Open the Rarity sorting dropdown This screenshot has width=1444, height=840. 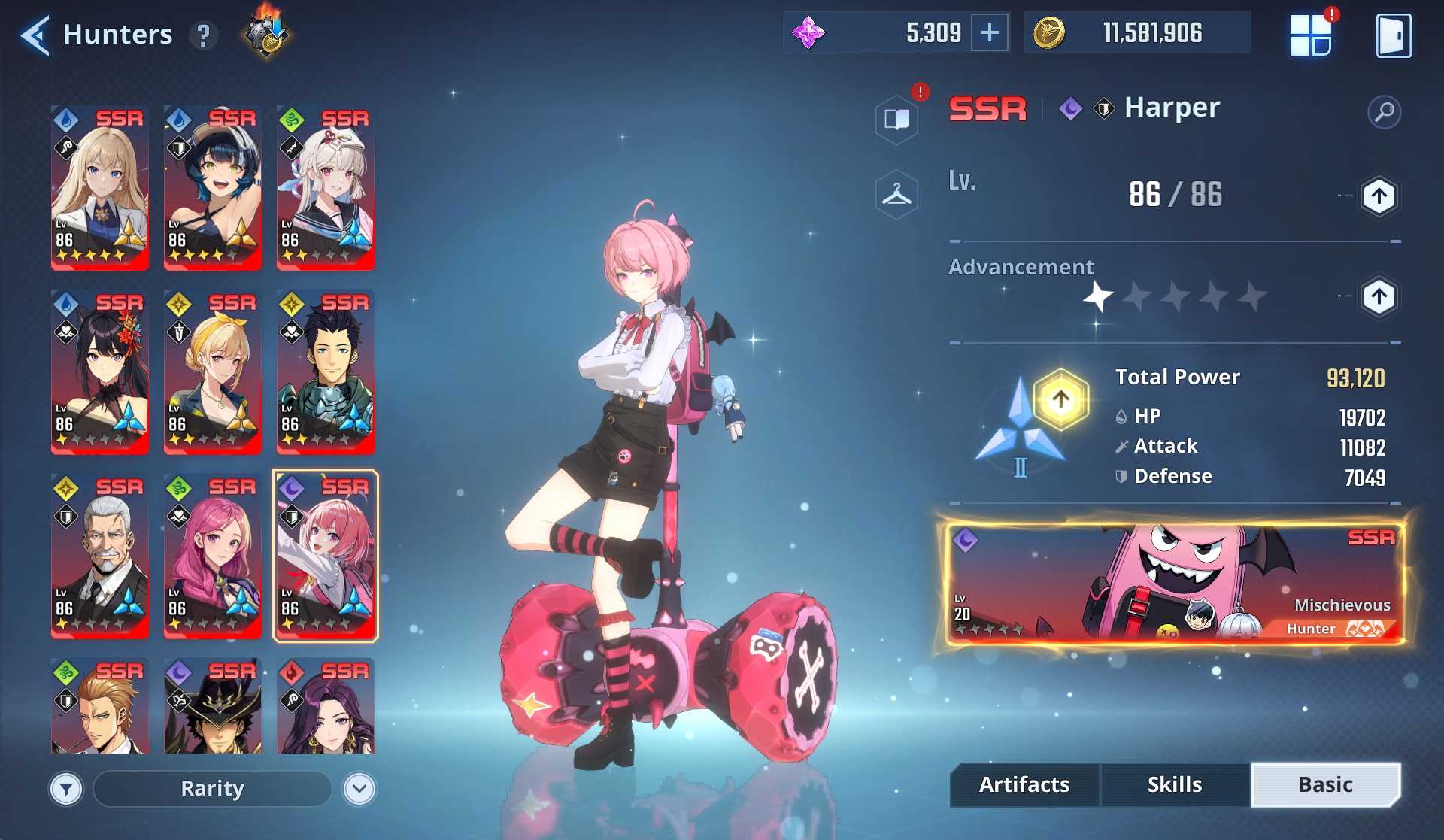(x=211, y=788)
